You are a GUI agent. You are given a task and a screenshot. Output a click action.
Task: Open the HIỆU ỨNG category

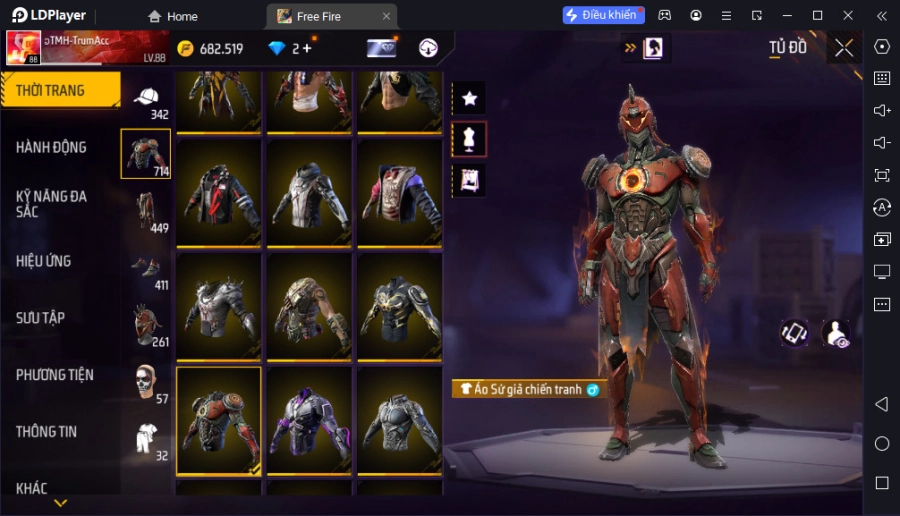click(x=44, y=261)
